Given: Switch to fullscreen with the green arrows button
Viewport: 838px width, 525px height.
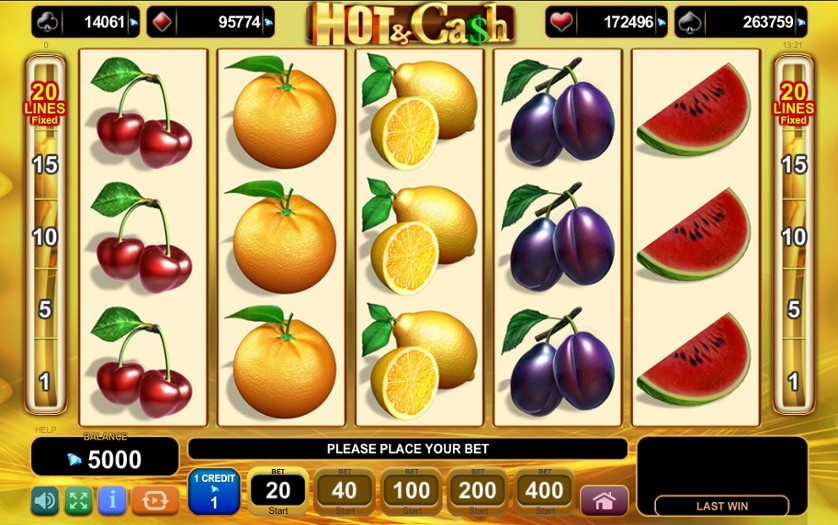Looking at the screenshot, I should point(78,499).
